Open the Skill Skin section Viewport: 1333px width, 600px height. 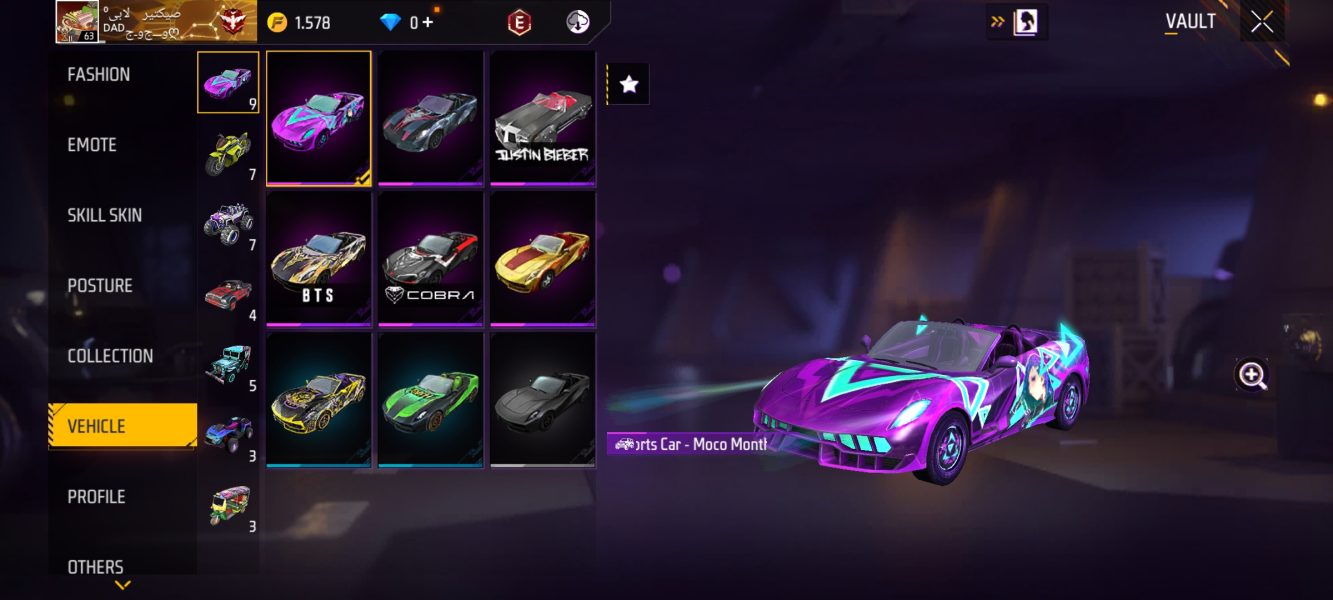[104, 215]
